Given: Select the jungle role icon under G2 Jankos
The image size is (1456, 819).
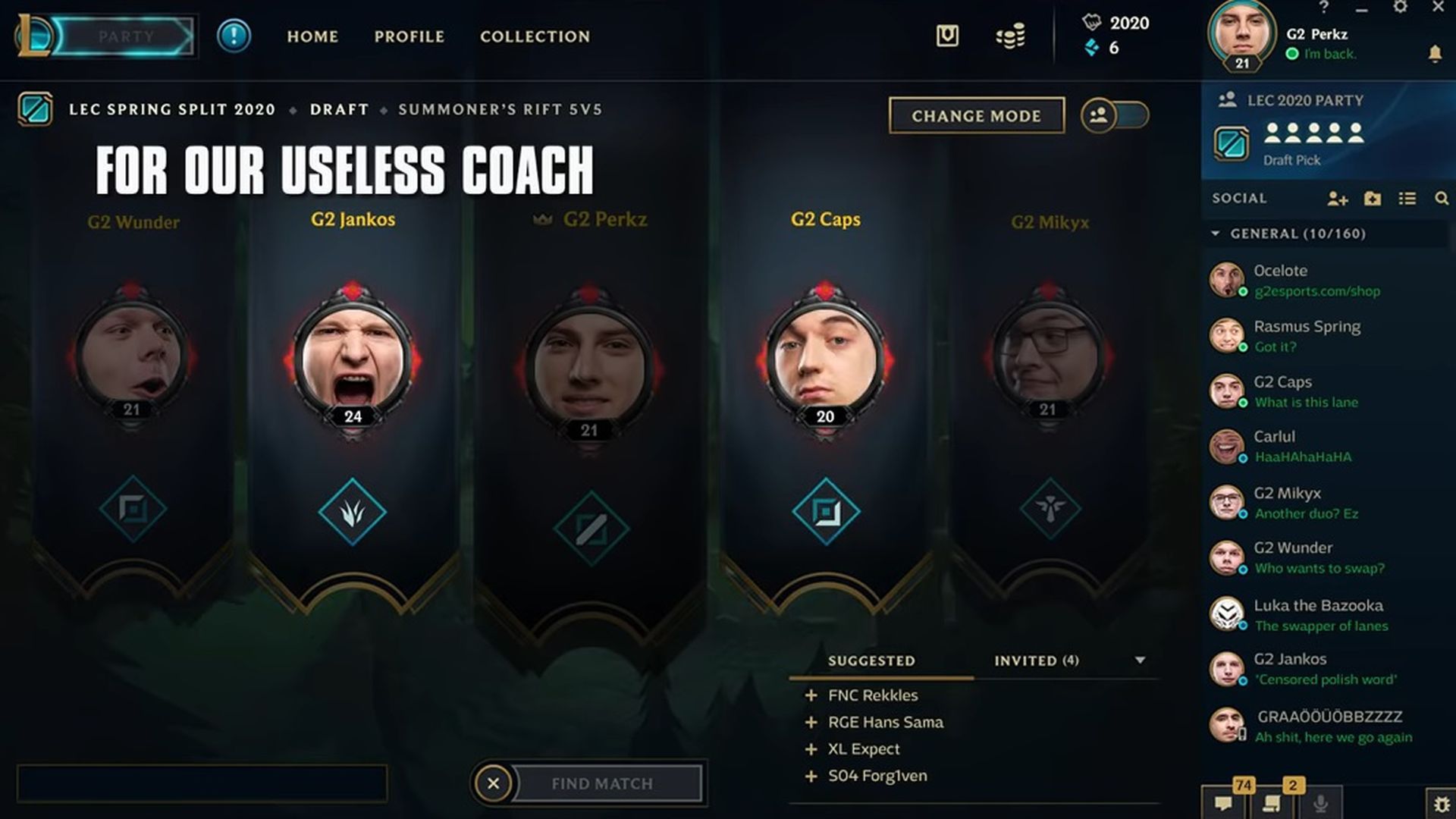Looking at the screenshot, I should (x=353, y=511).
